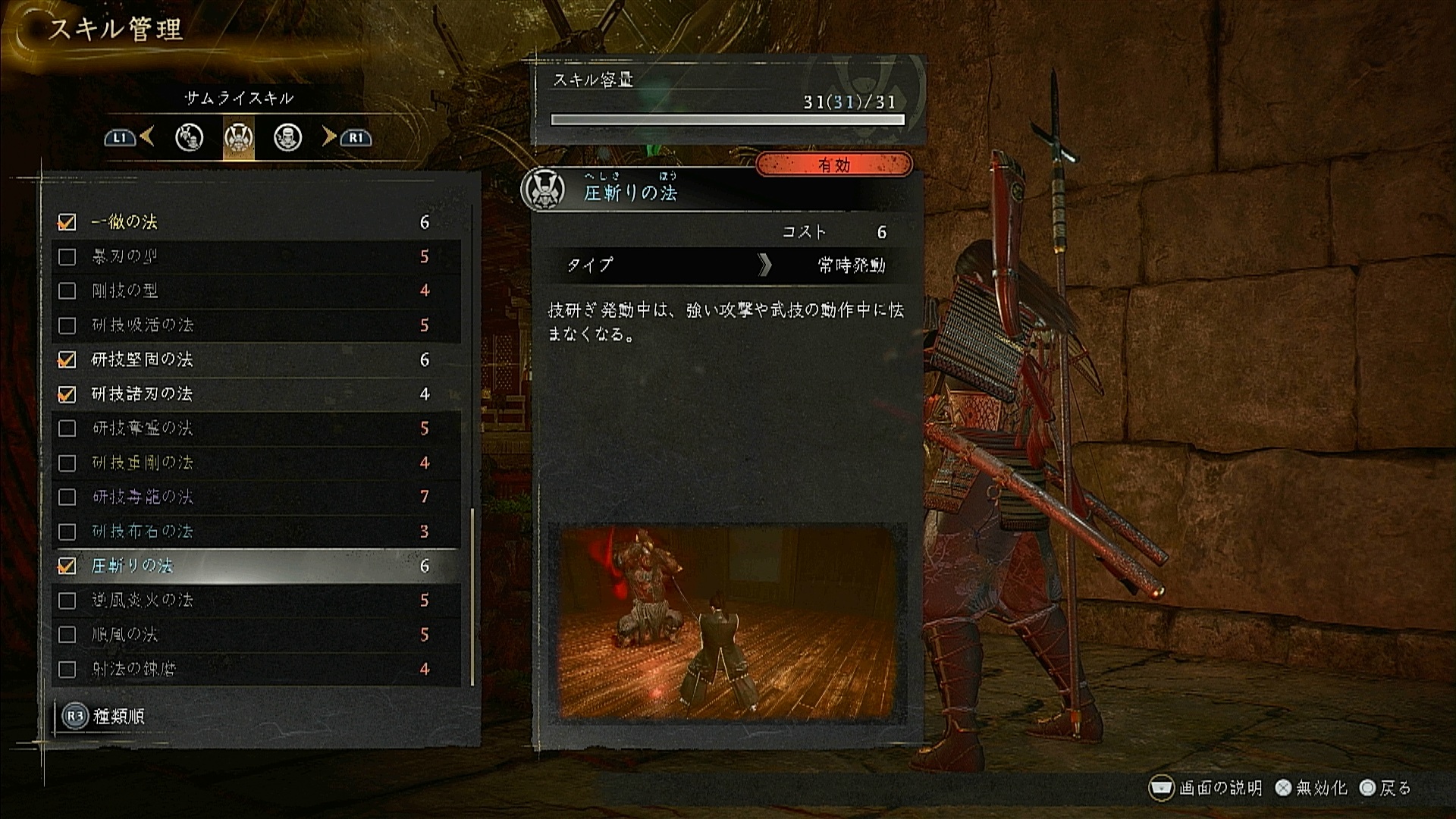Viewport: 1456px width, 819px height.
Task: Click the 圧斬りの法 skill preview thumbnail
Action: pos(727,622)
